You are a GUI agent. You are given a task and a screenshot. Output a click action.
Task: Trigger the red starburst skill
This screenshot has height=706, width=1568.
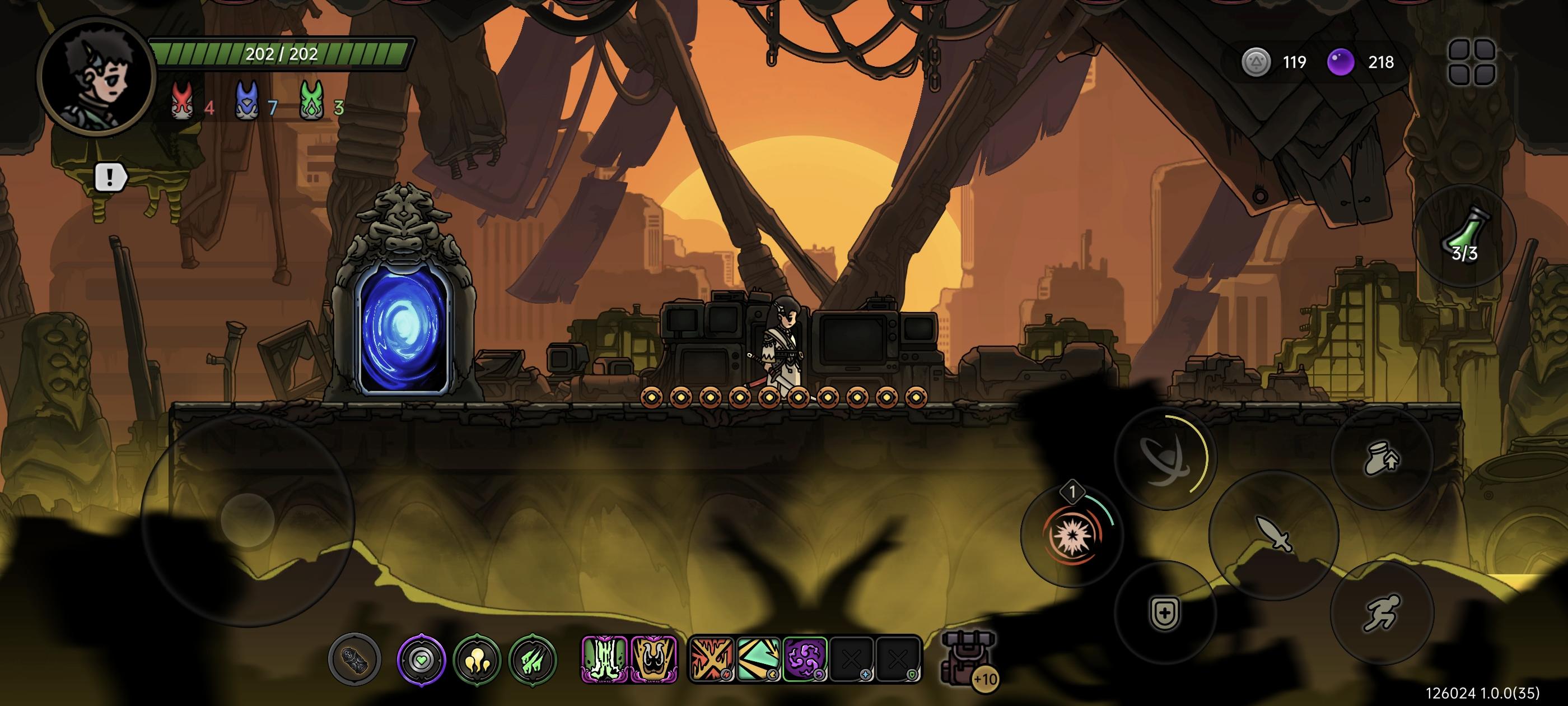1071,535
